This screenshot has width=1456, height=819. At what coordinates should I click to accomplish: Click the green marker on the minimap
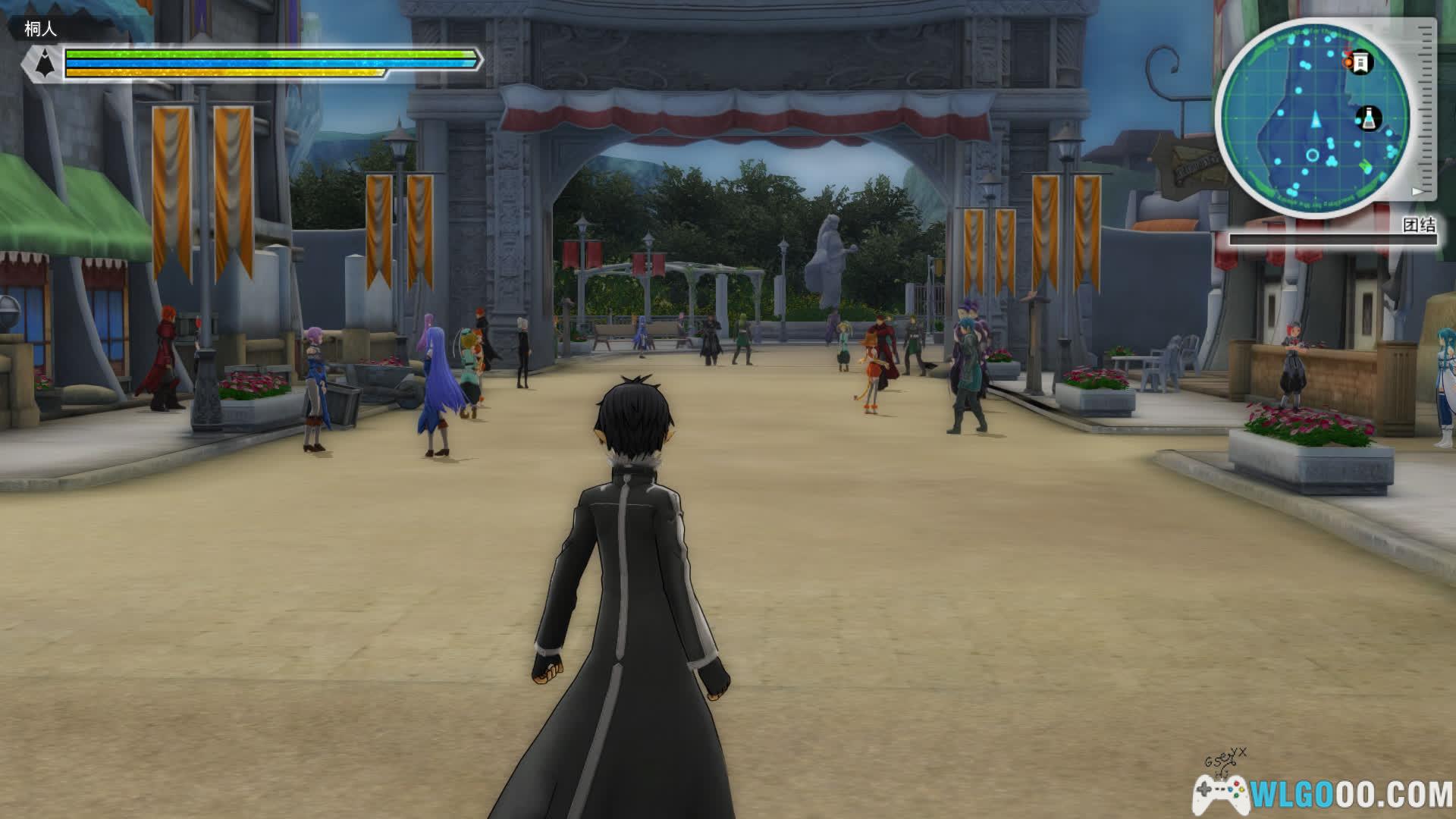pos(1366,165)
